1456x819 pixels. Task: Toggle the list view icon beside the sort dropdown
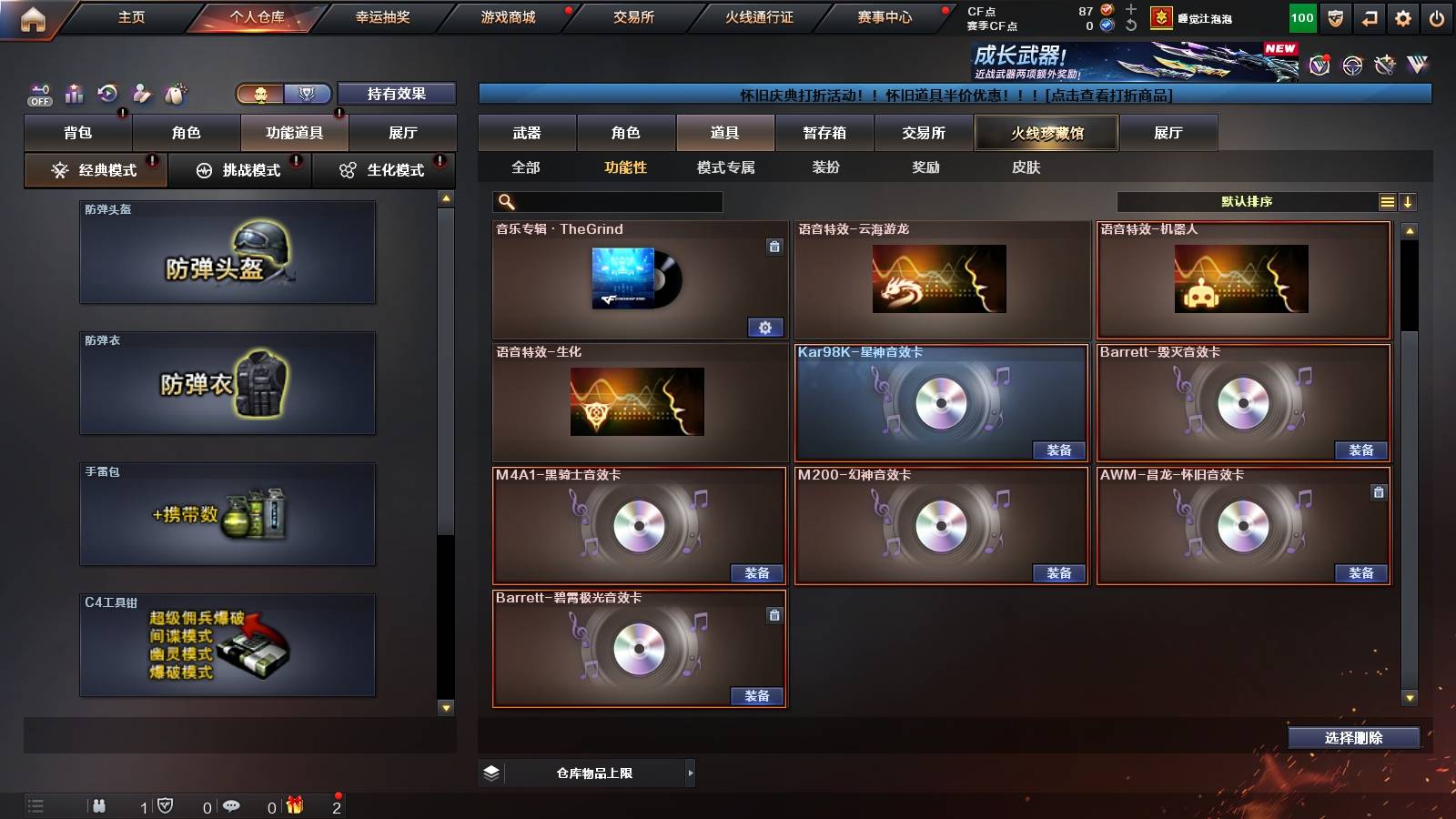click(x=1387, y=201)
